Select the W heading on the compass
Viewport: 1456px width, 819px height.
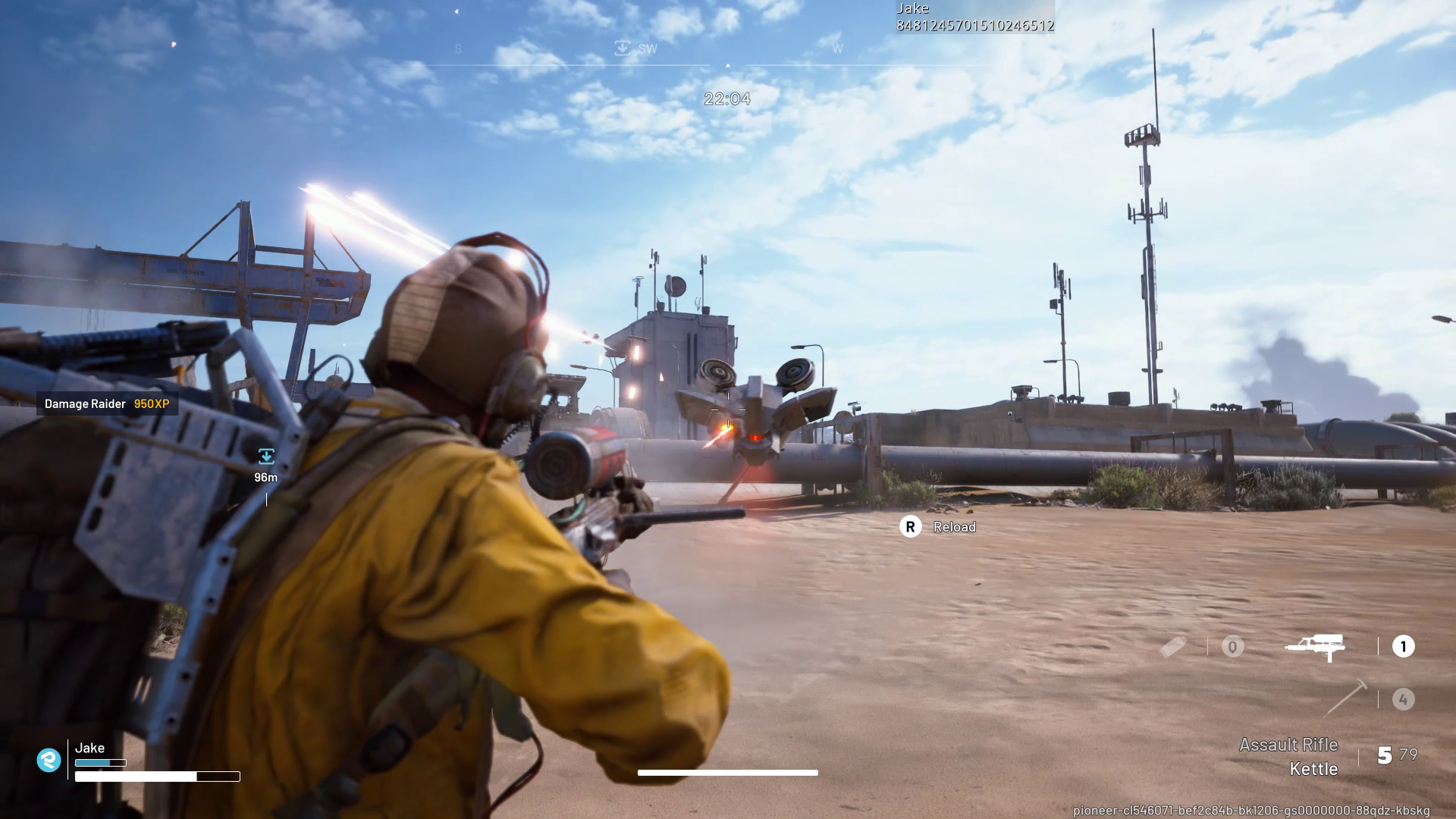[x=837, y=48]
